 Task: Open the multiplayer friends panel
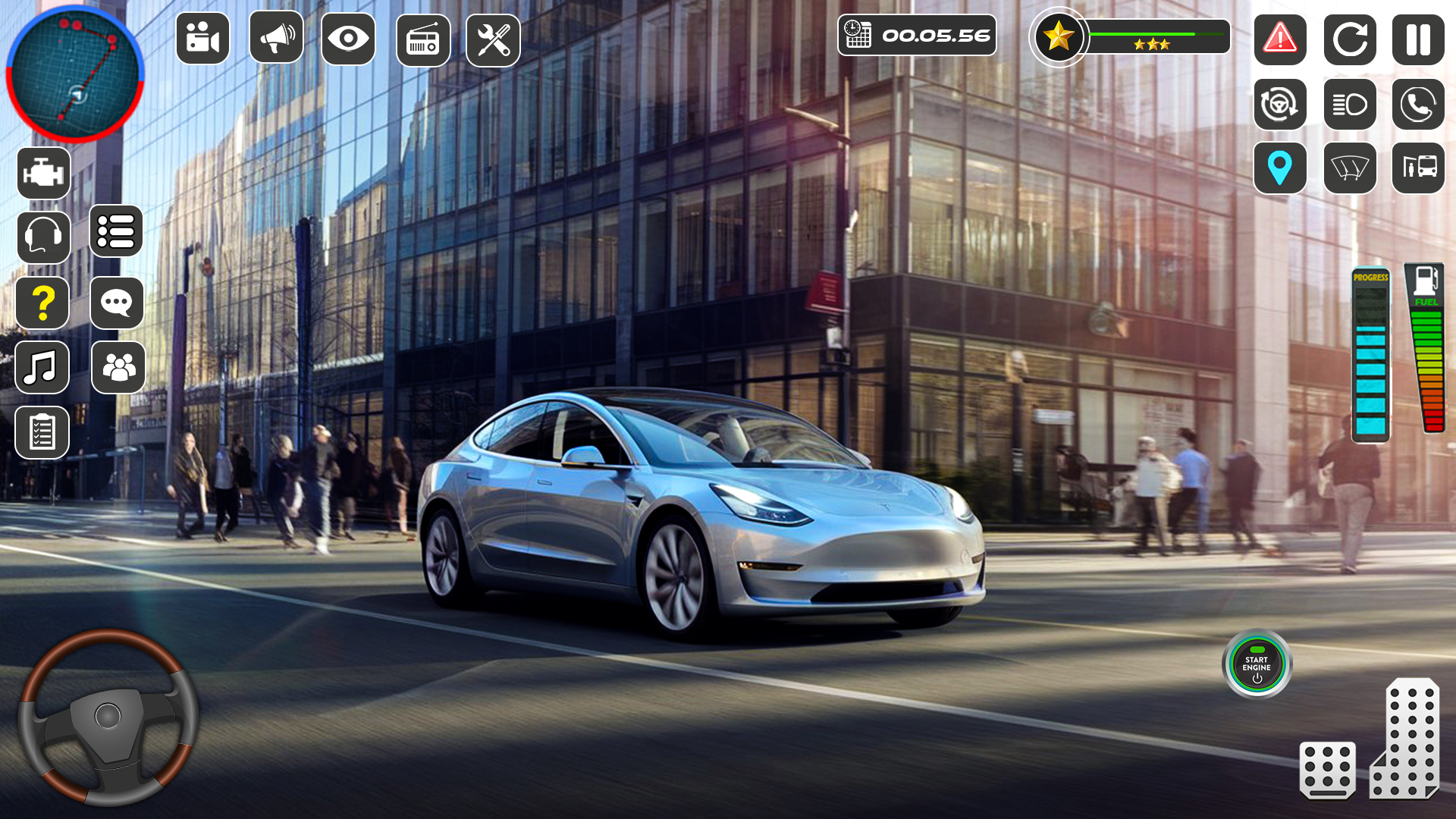point(117,368)
